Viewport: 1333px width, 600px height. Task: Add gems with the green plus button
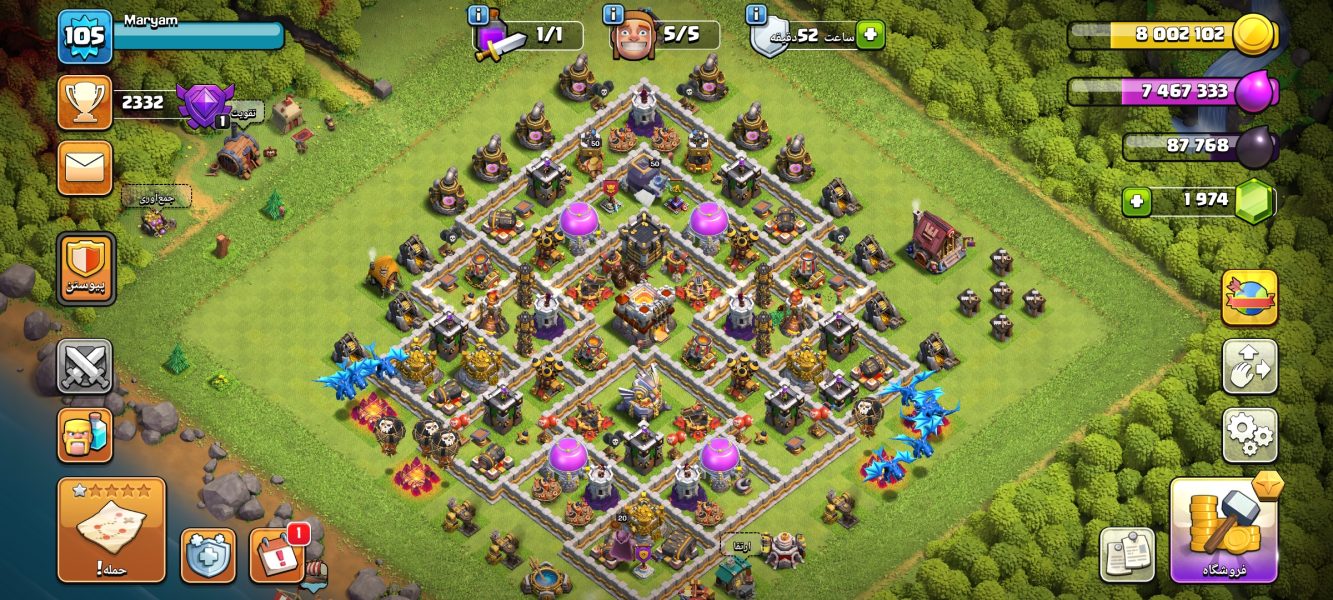point(1136,201)
